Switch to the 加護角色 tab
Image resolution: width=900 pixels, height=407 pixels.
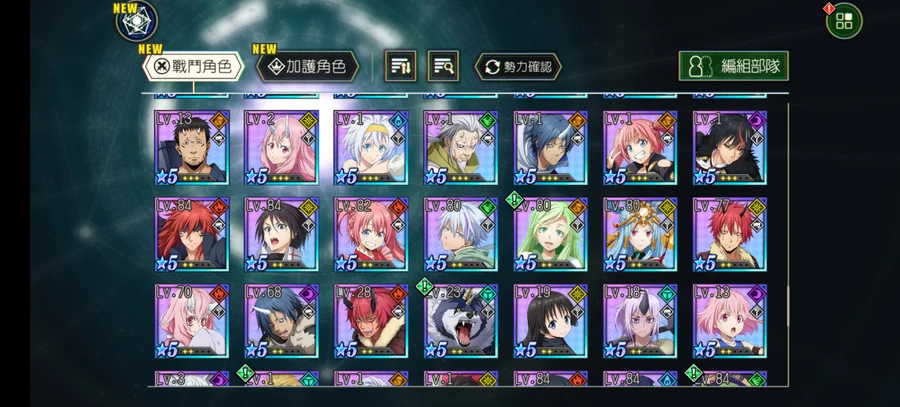[308, 67]
